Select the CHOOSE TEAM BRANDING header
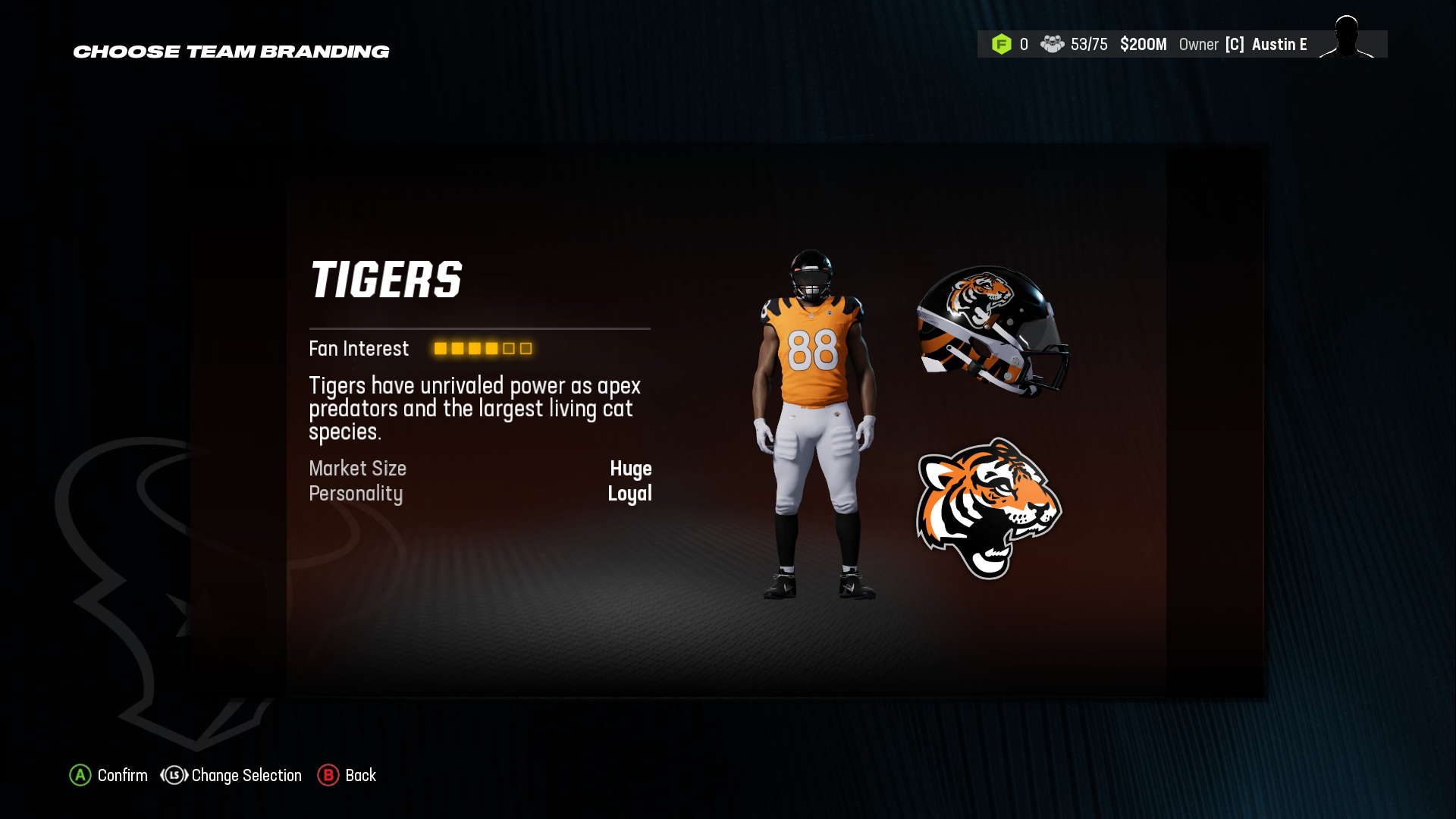The height and width of the screenshot is (819, 1456). tap(231, 51)
